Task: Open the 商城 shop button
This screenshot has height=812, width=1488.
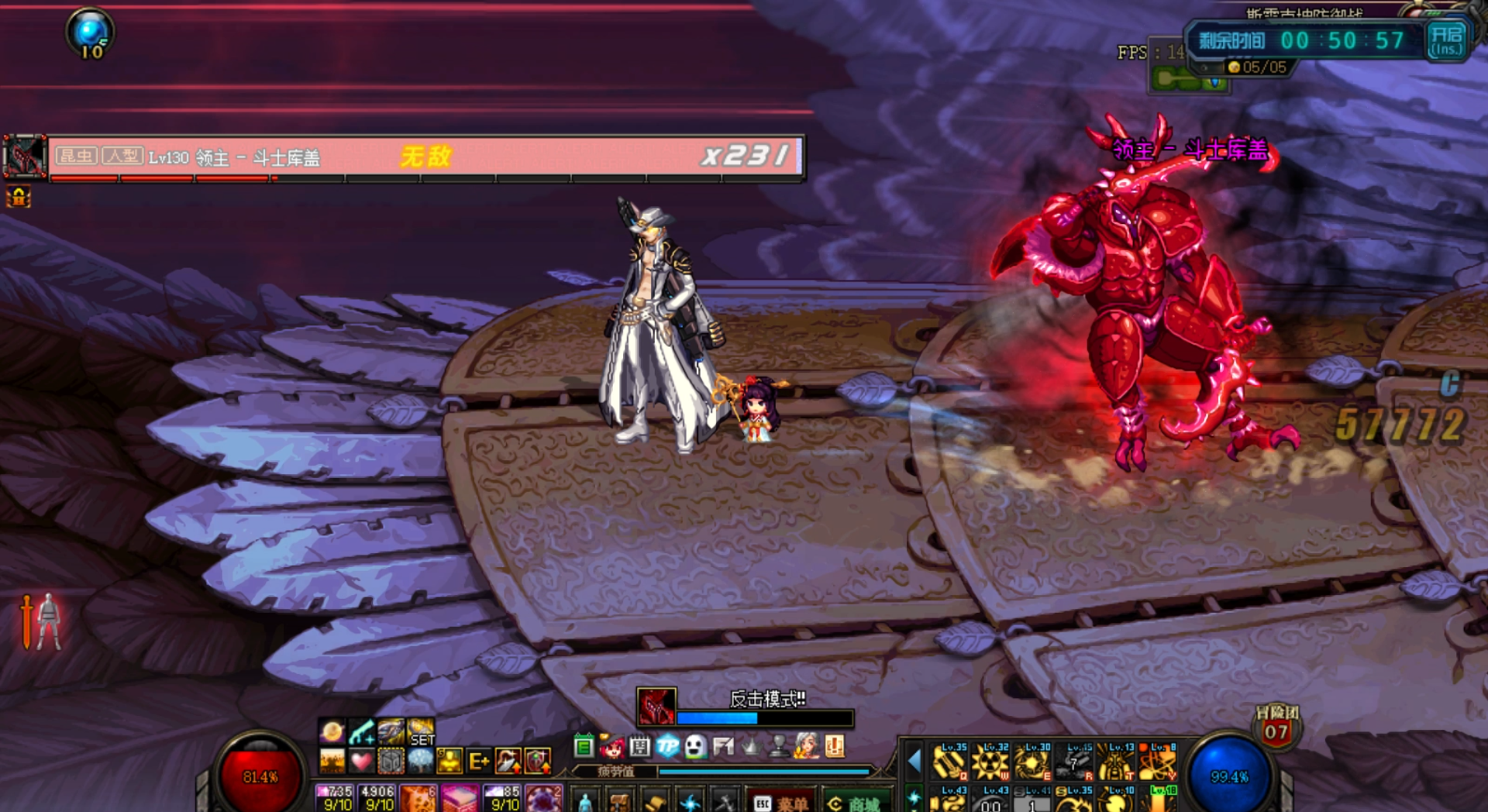Action: [x=856, y=803]
